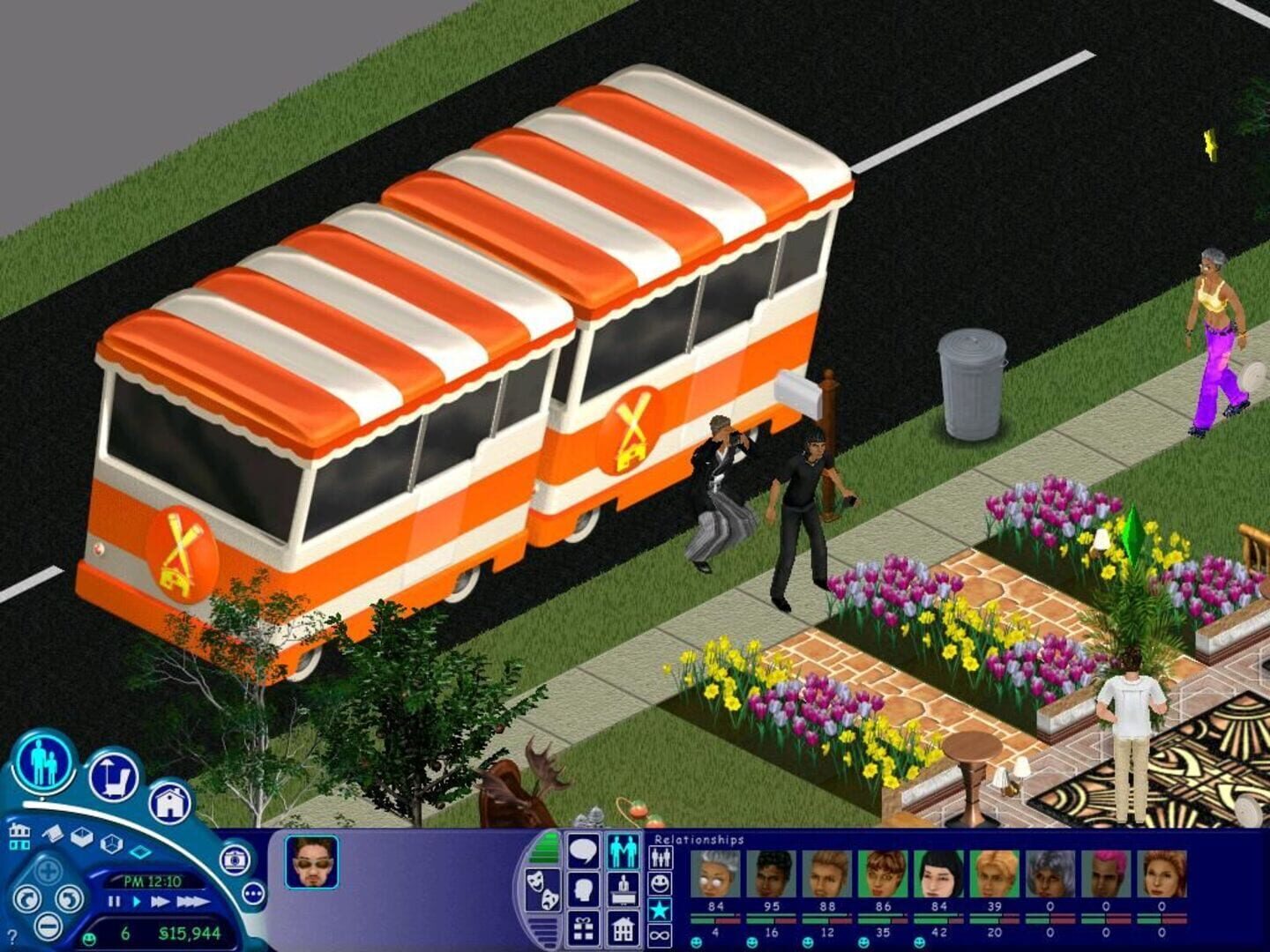Take a snapshot with the camera icon
Image resolution: width=1270 pixels, height=952 pixels.
click(x=236, y=859)
